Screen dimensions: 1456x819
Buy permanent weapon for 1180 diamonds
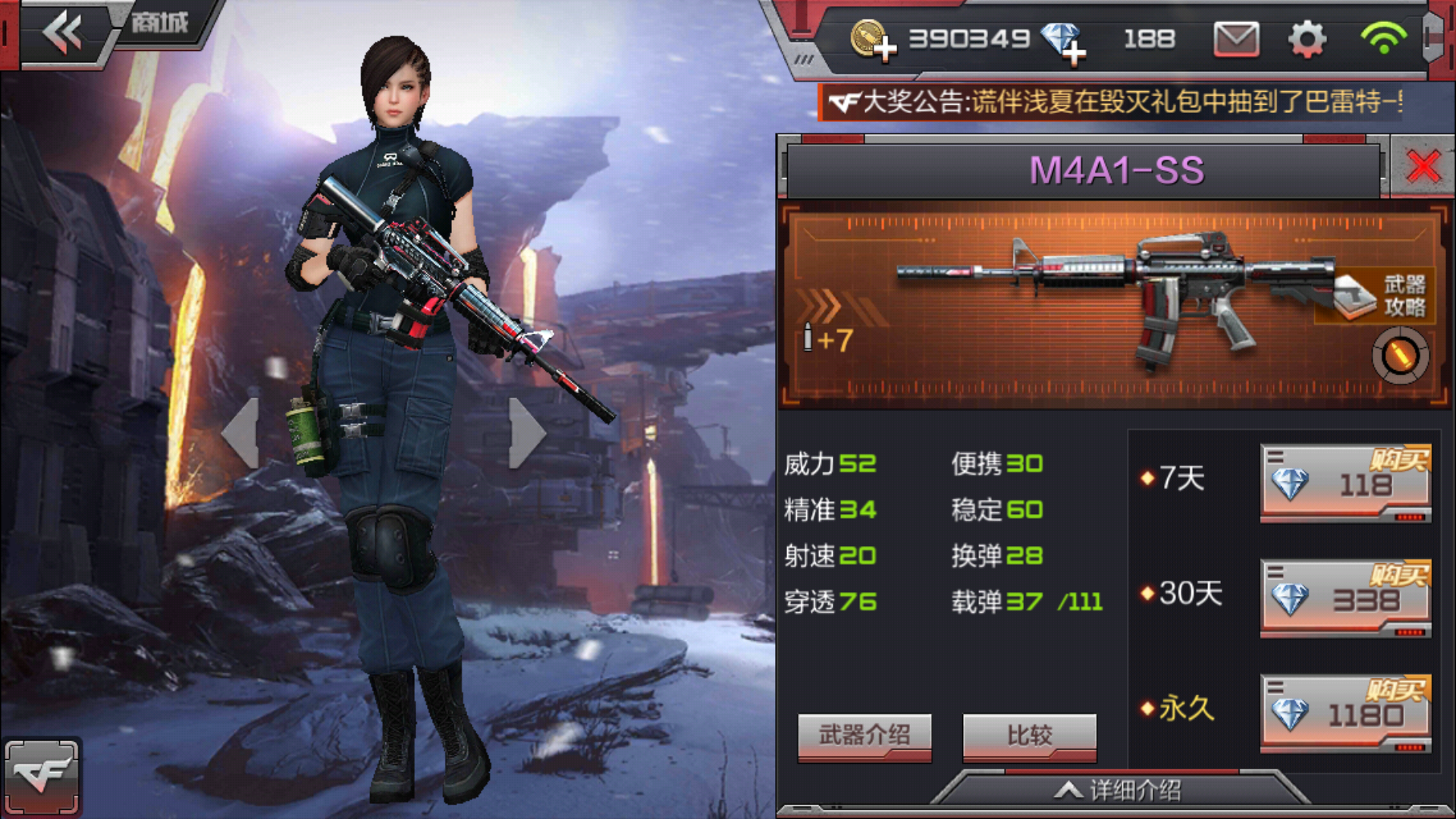(x=1345, y=714)
